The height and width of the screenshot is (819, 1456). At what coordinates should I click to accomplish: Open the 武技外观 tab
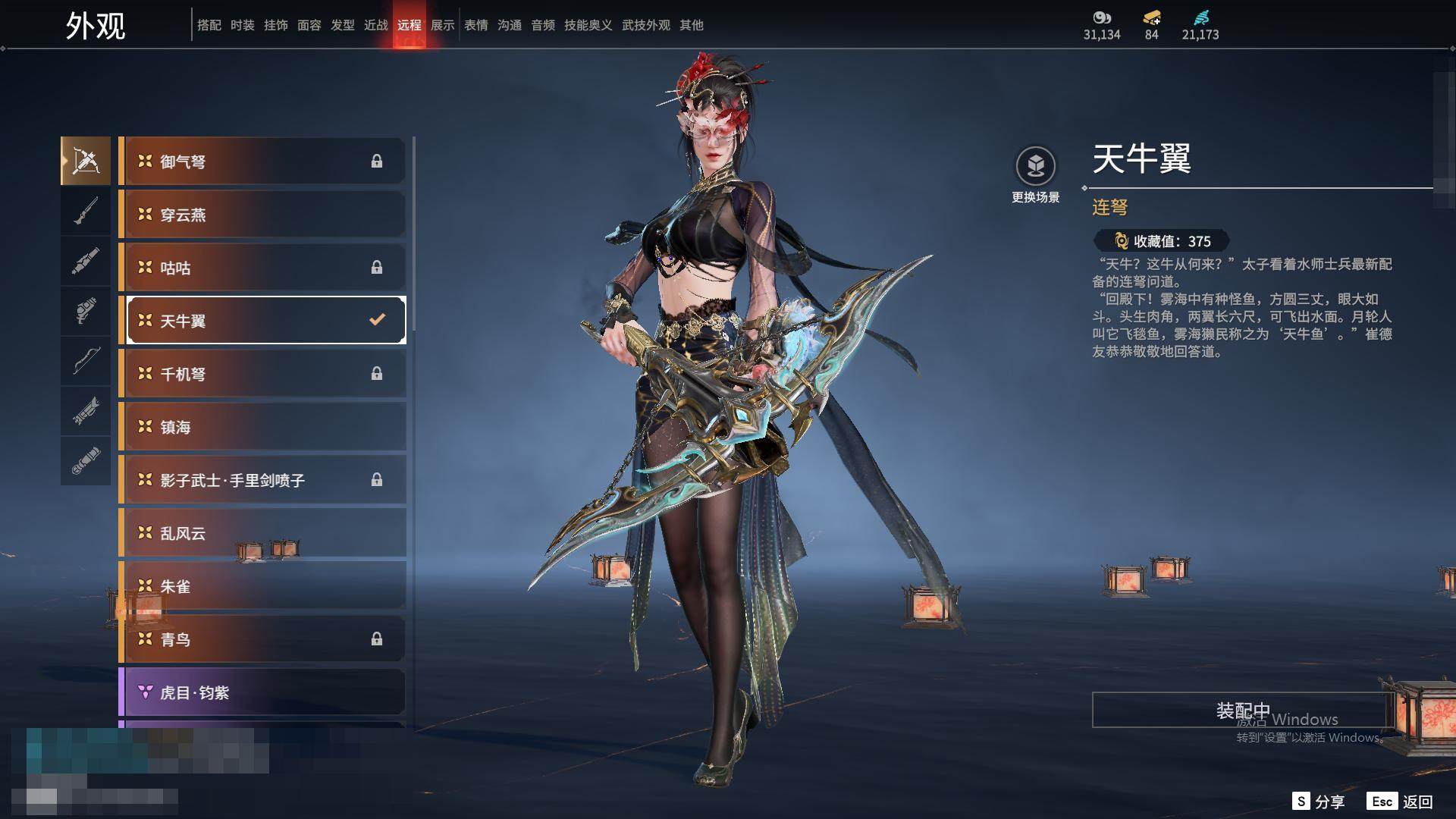click(645, 25)
